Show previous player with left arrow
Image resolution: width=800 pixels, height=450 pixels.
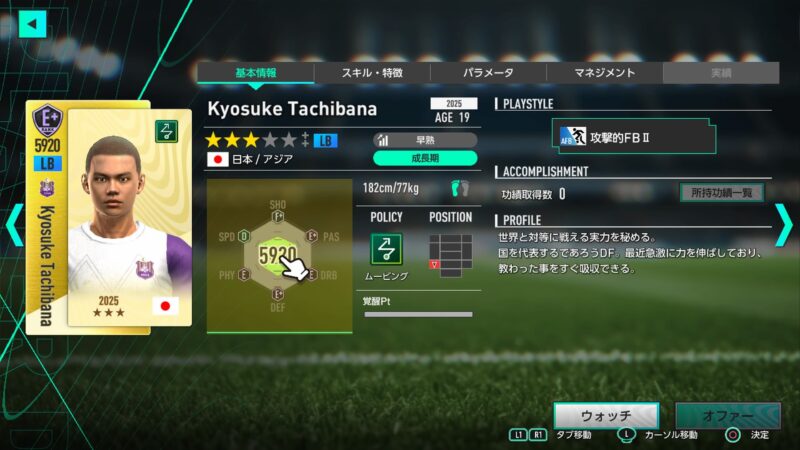pyautogui.click(x=13, y=224)
